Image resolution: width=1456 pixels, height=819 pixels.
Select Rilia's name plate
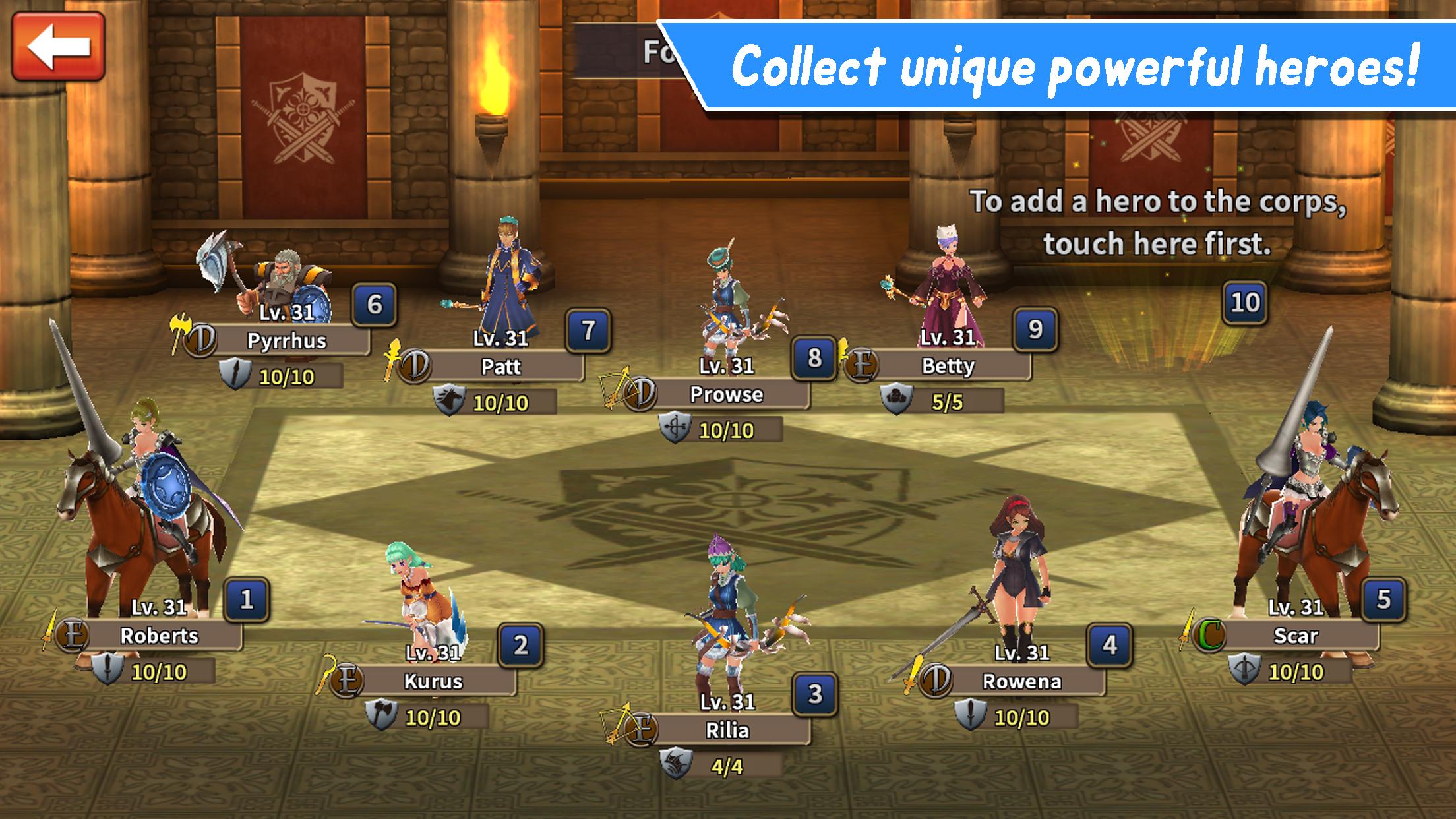pyautogui.click(x=727, y=731)
